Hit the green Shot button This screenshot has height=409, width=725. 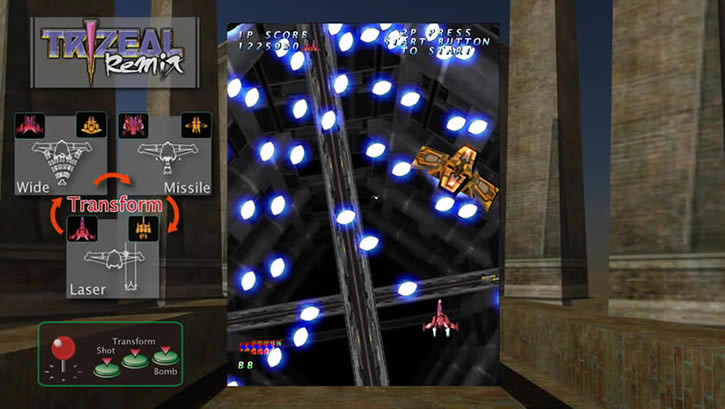[106, 367]
